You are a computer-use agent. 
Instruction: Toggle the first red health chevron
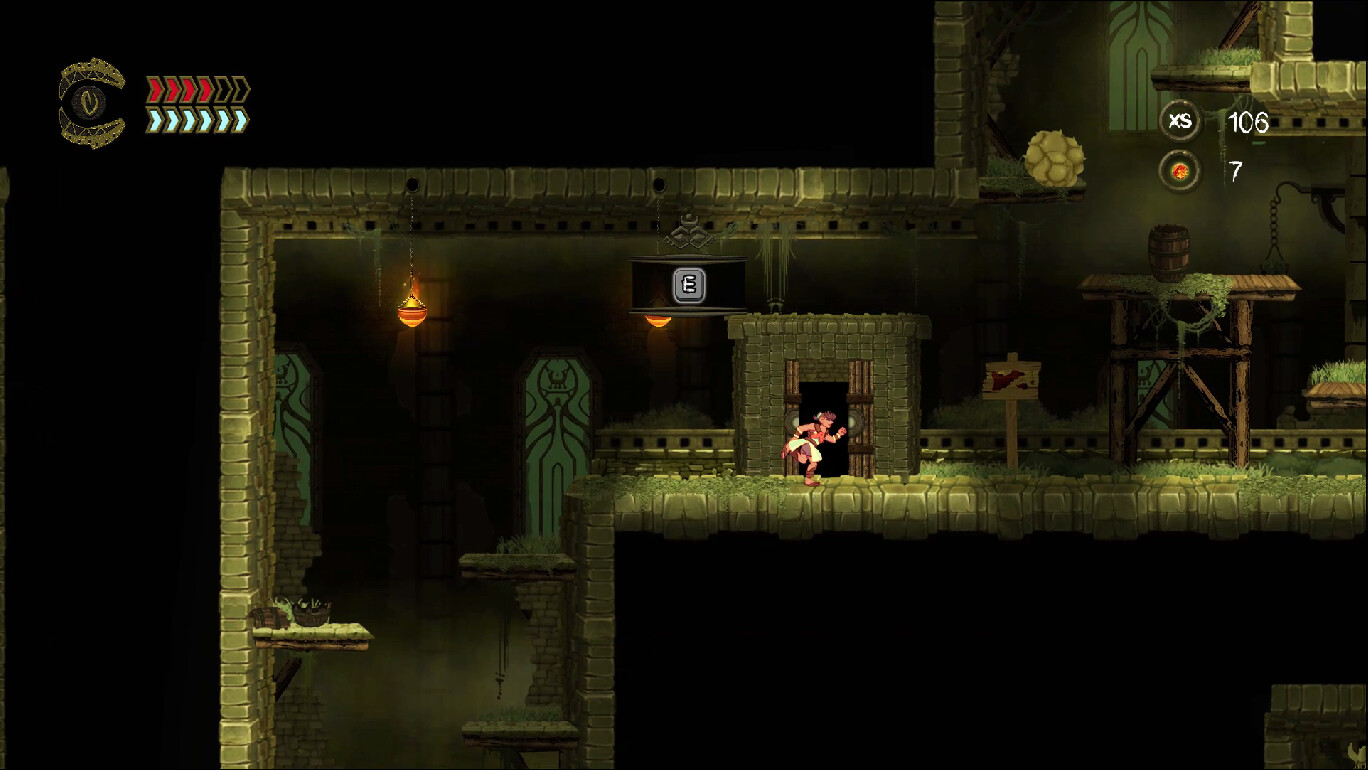pyautogui.click(x=155, y=89)
